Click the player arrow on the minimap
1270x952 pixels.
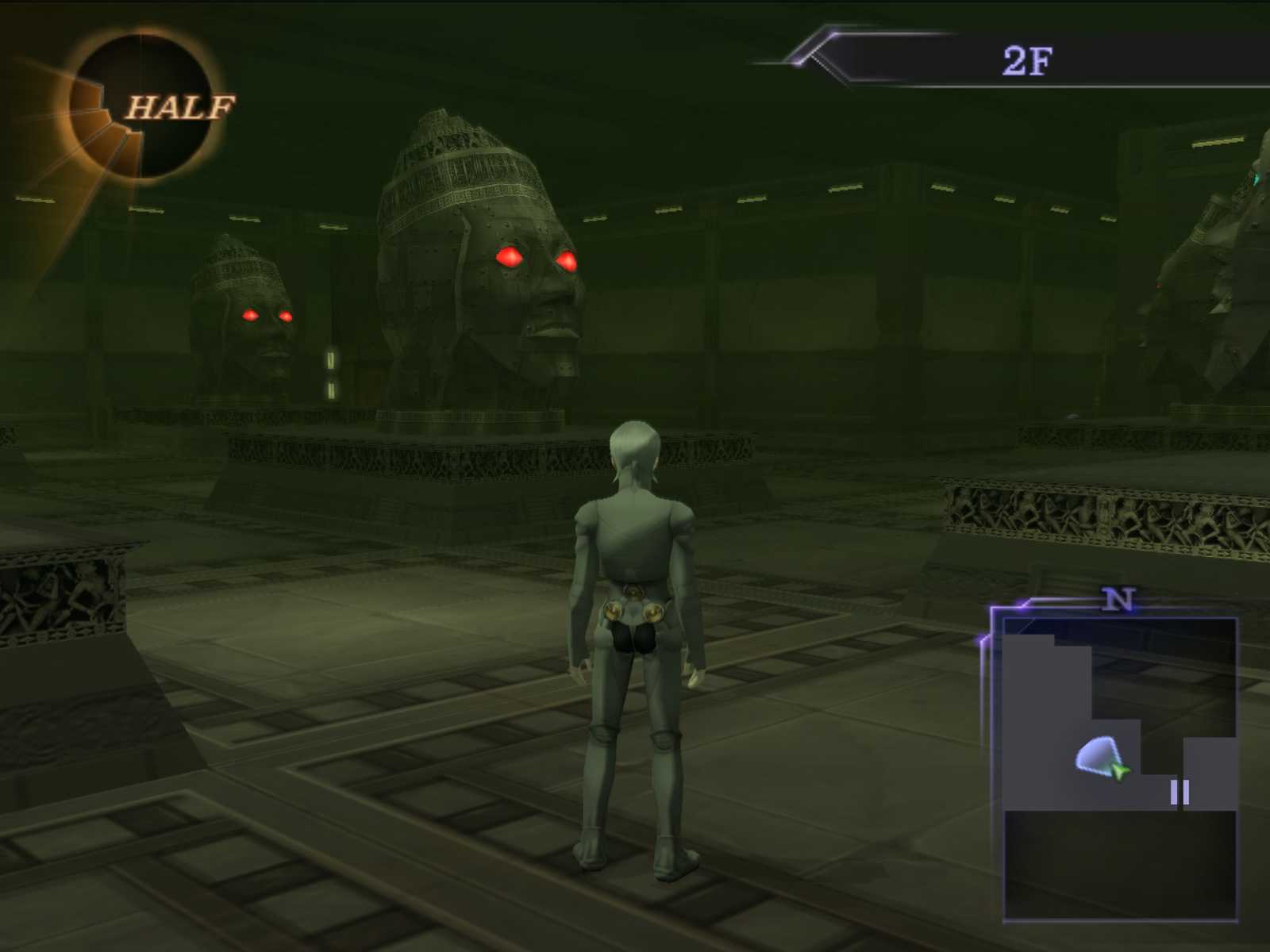[x=1119, y=770]
